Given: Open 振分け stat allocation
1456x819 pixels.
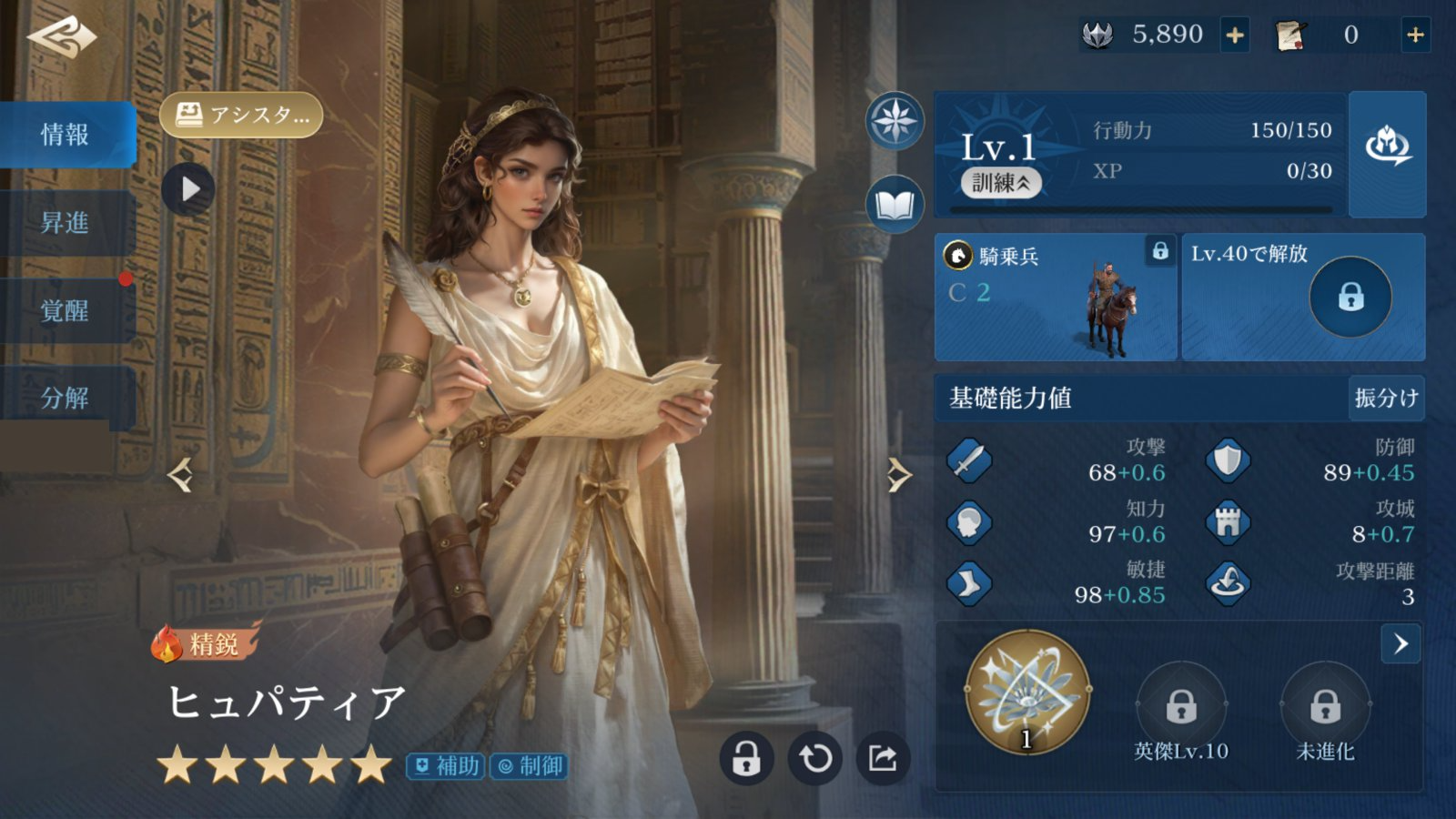Looking at the screenshot, I should pos(1386,398).
